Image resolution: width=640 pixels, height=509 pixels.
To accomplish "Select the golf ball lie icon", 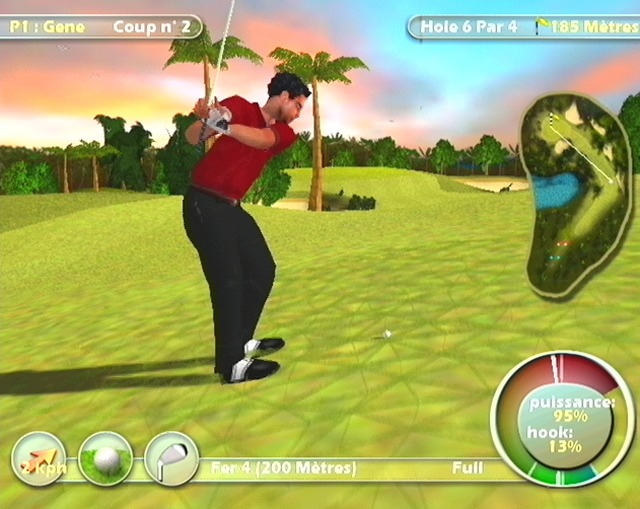I will 105,459.
